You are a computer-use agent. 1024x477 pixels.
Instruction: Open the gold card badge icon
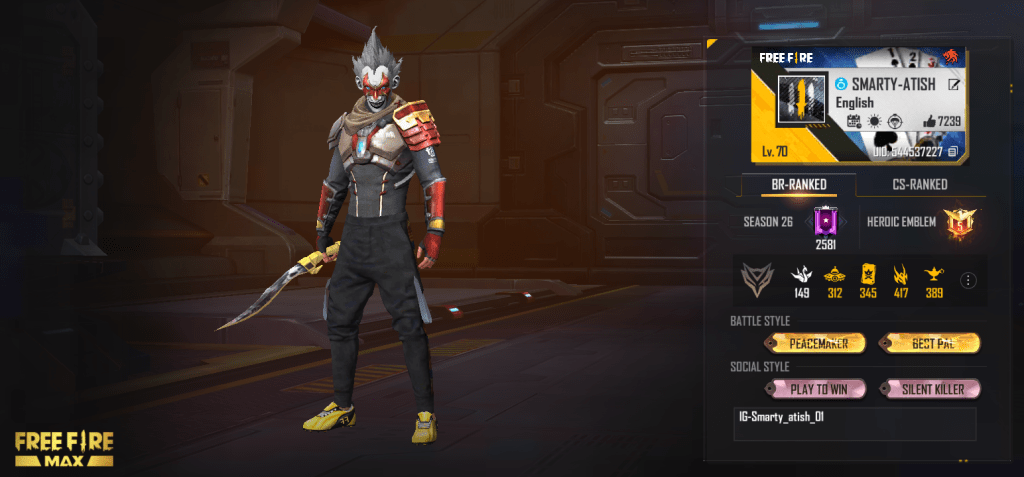coord(866,275)
